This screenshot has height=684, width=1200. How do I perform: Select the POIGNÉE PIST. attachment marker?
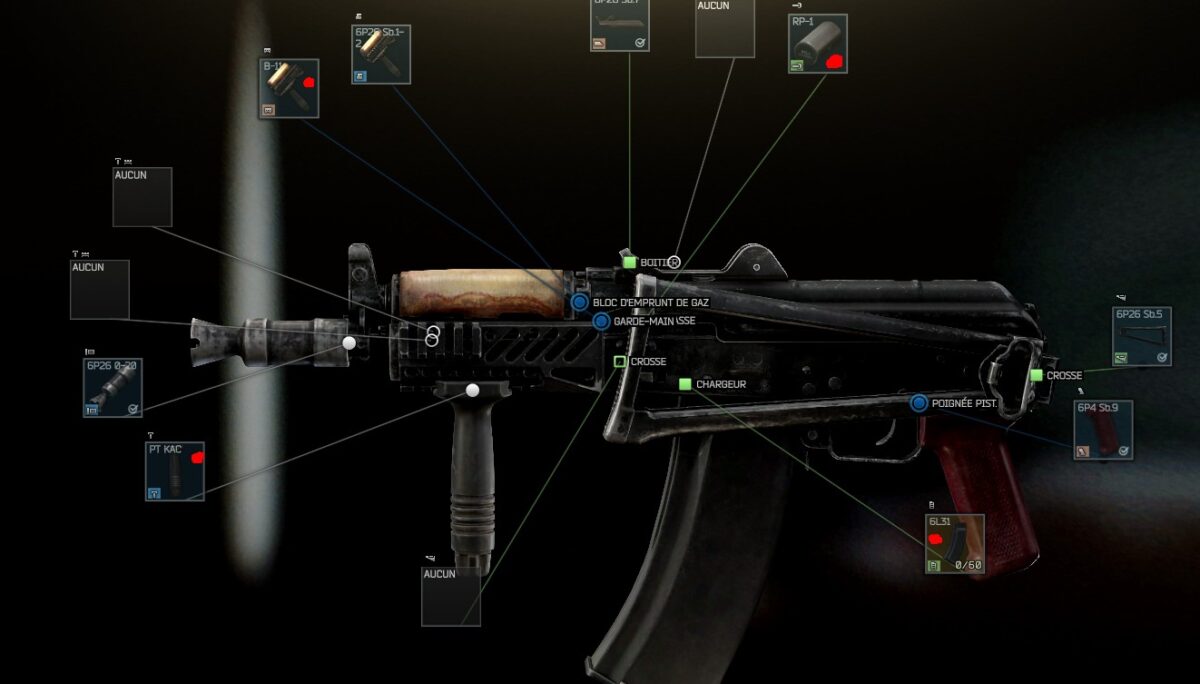tap(919, 403)
